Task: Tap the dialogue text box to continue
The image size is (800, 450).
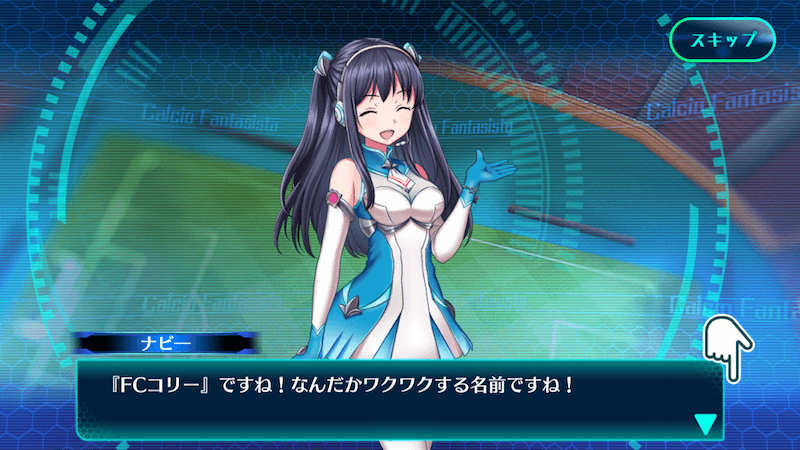Action: [400, 398]
